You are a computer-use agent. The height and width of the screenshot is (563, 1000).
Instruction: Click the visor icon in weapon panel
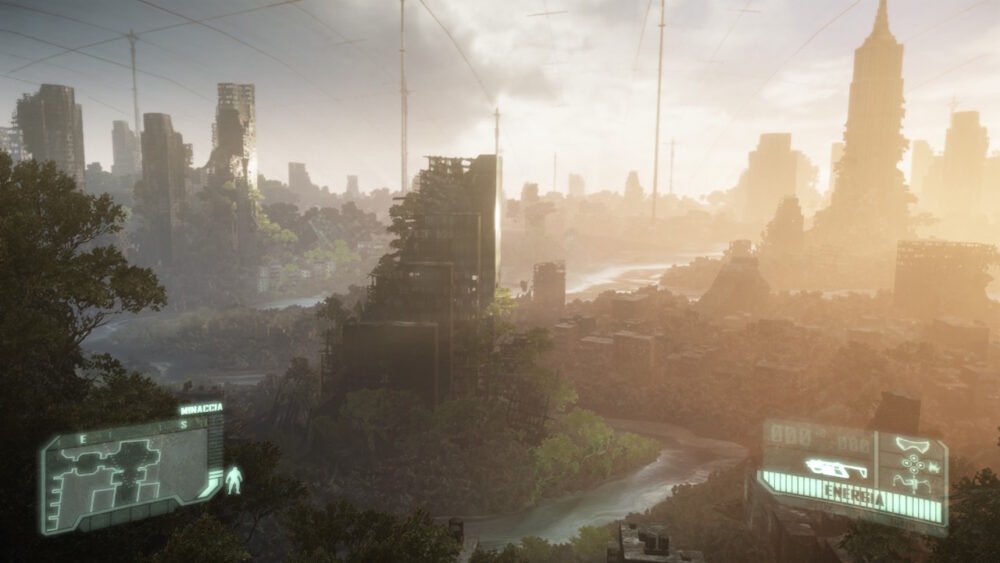point(911,445)
